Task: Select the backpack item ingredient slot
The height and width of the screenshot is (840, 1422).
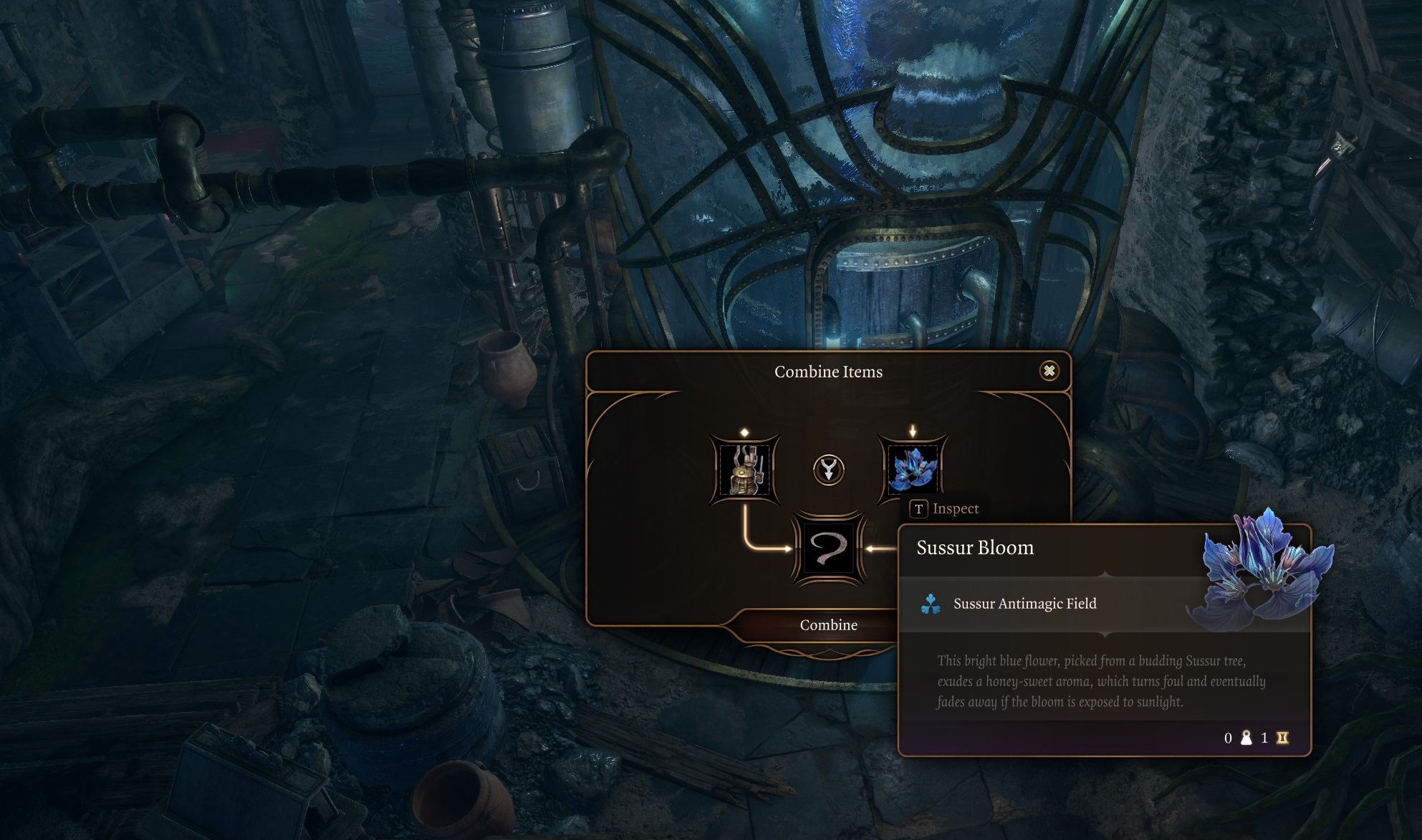Action: click(x=744, y=470)
